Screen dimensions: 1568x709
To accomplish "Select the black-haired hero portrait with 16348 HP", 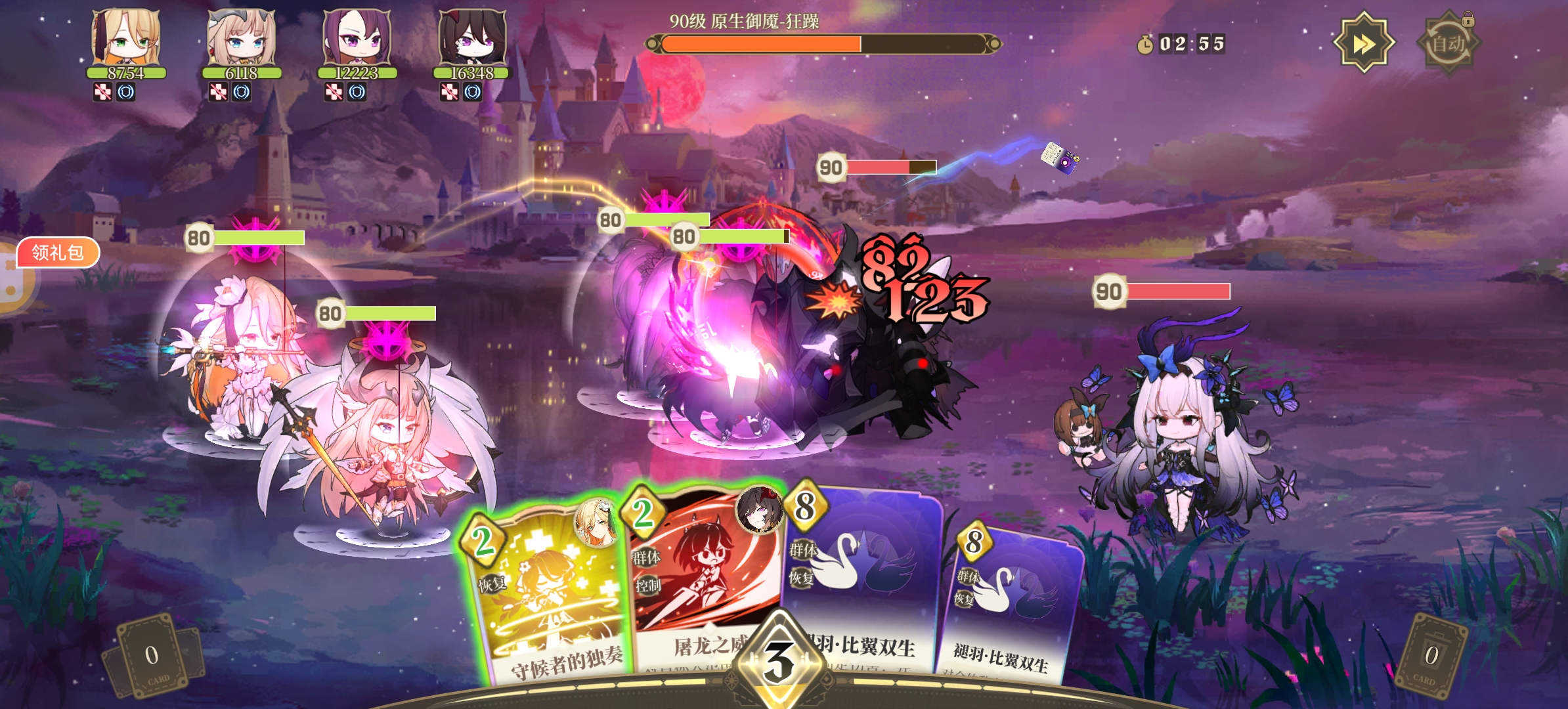I will (472, 38).
